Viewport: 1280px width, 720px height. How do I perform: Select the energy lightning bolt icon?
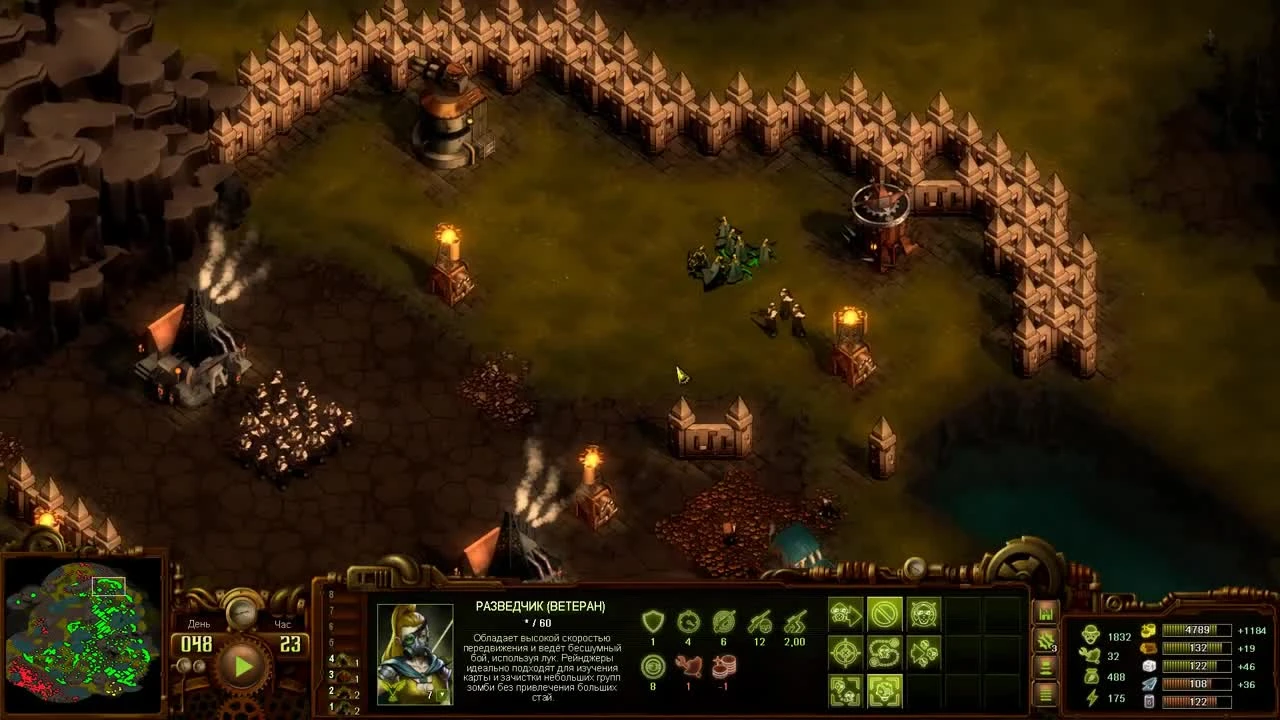pos(1092,696)
